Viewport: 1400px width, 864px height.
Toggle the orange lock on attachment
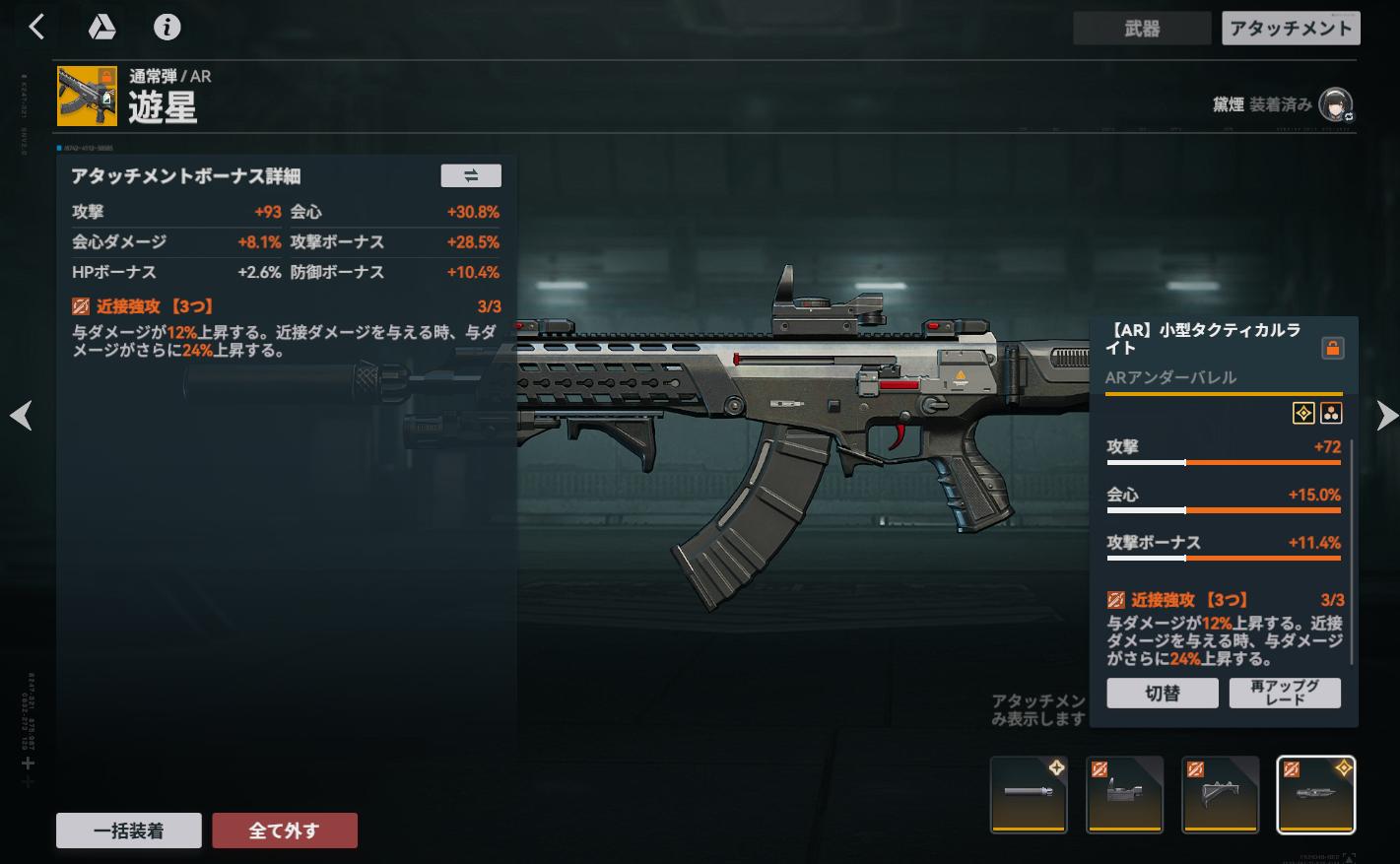click(1332, 348)
